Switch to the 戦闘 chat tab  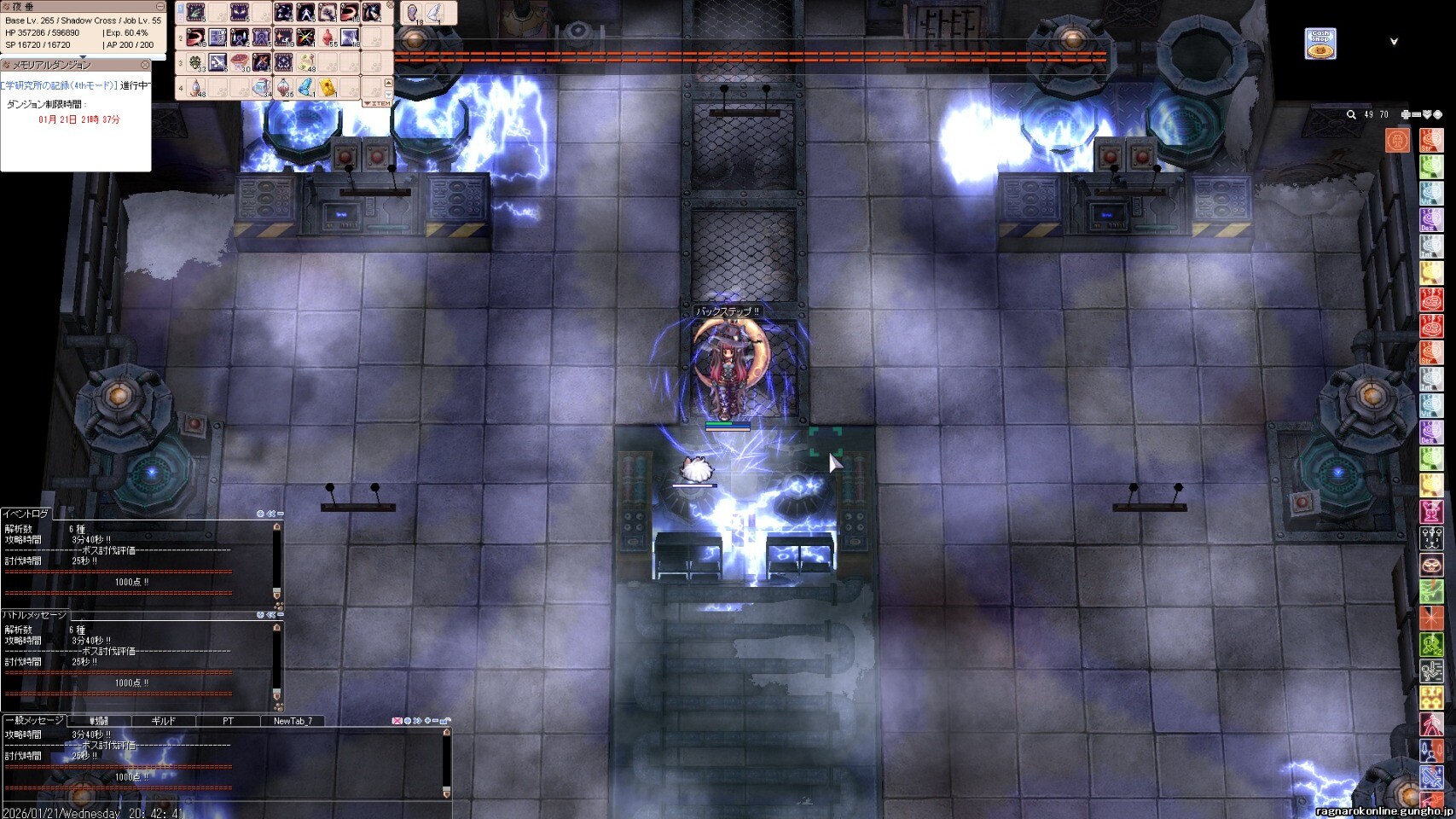pos(99,721)
